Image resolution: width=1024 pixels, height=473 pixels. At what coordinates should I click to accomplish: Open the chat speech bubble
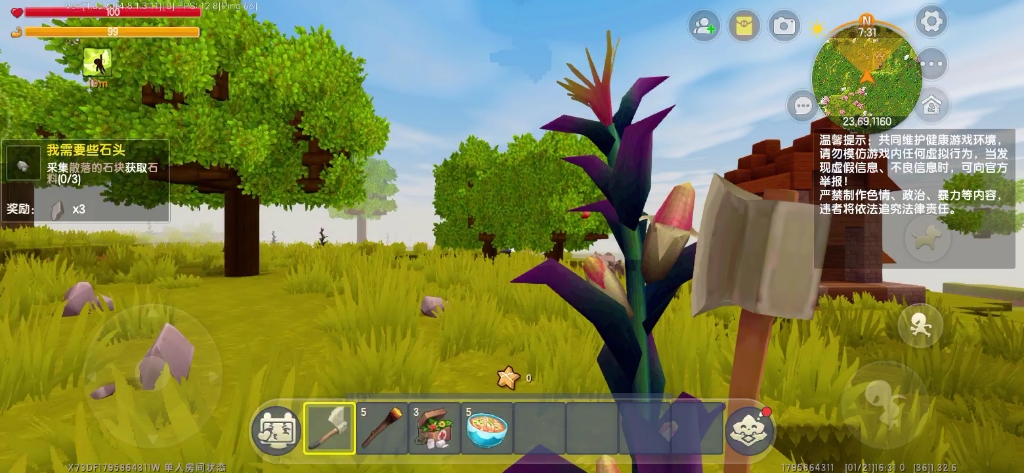pos(803,104)
